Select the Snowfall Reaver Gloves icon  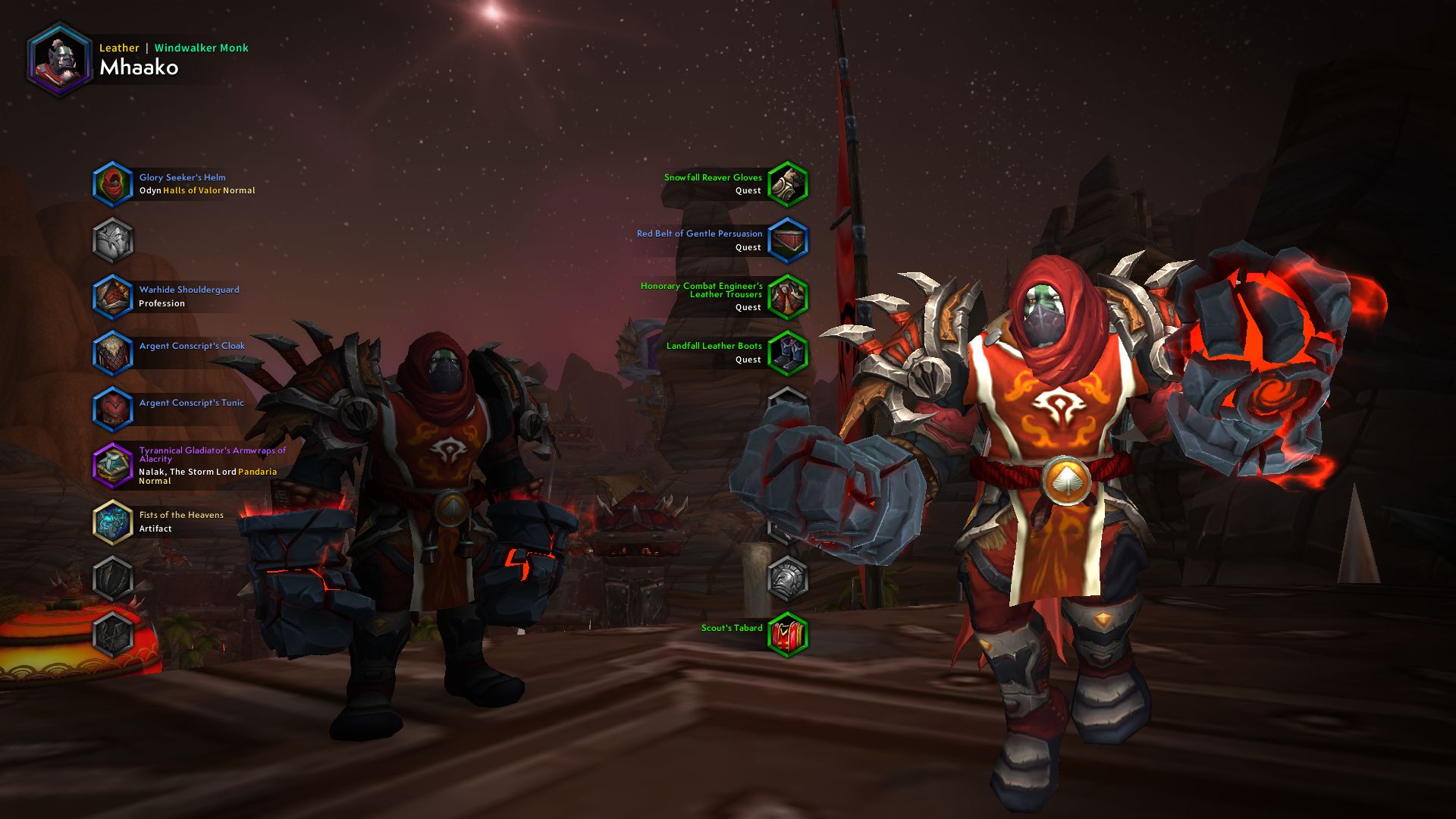[788, 184]
